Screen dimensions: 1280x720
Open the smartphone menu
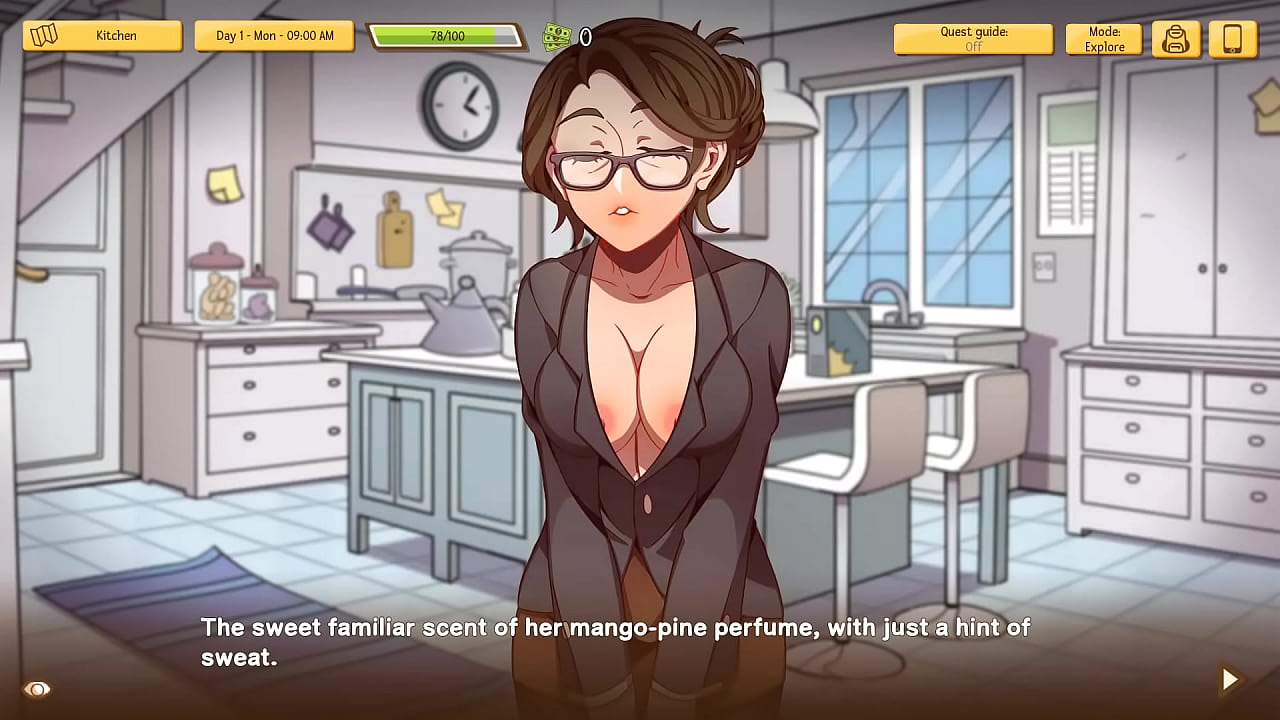point(1232,39)
